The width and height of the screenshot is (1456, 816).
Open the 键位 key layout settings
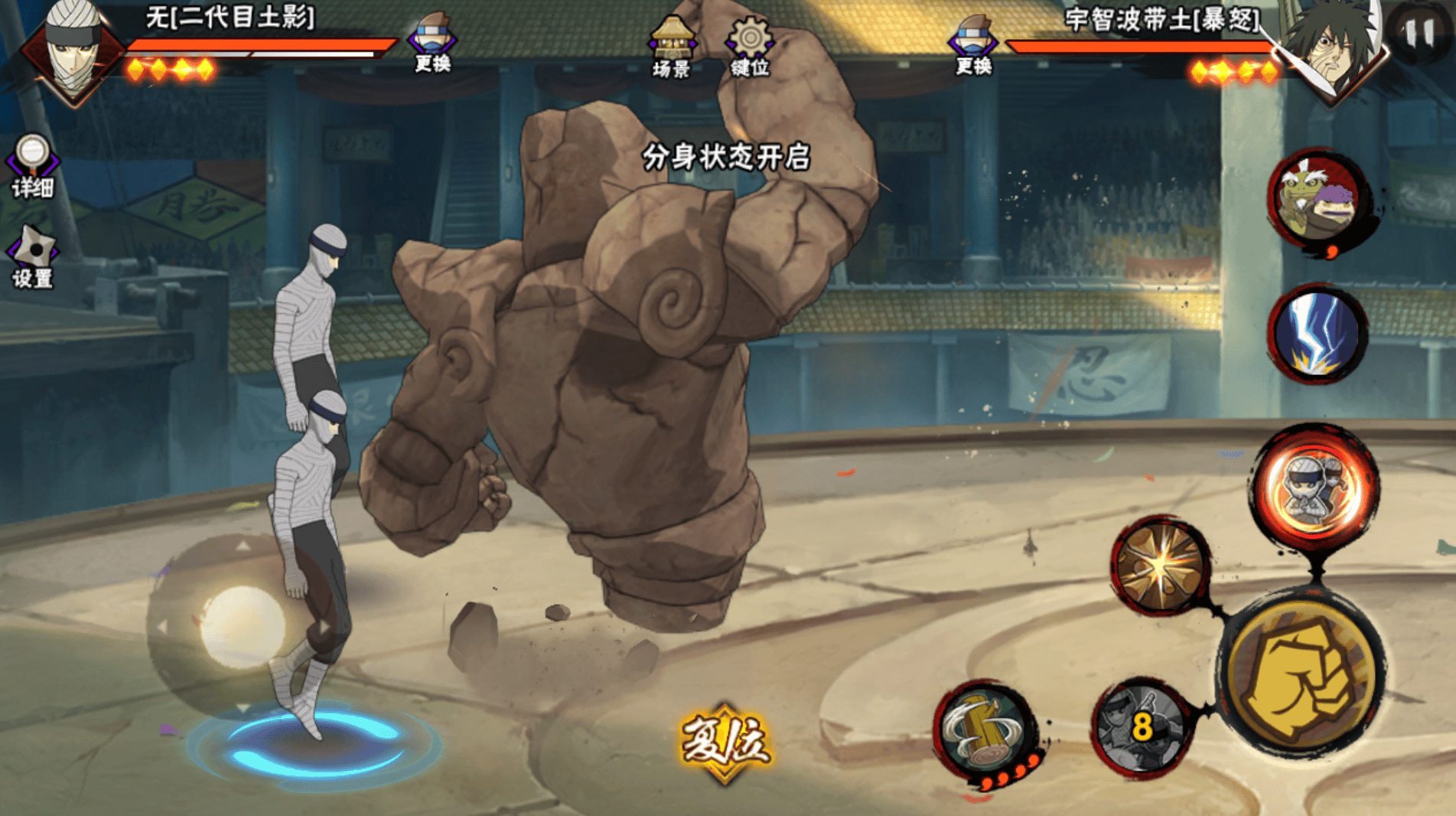click(750, 47)
